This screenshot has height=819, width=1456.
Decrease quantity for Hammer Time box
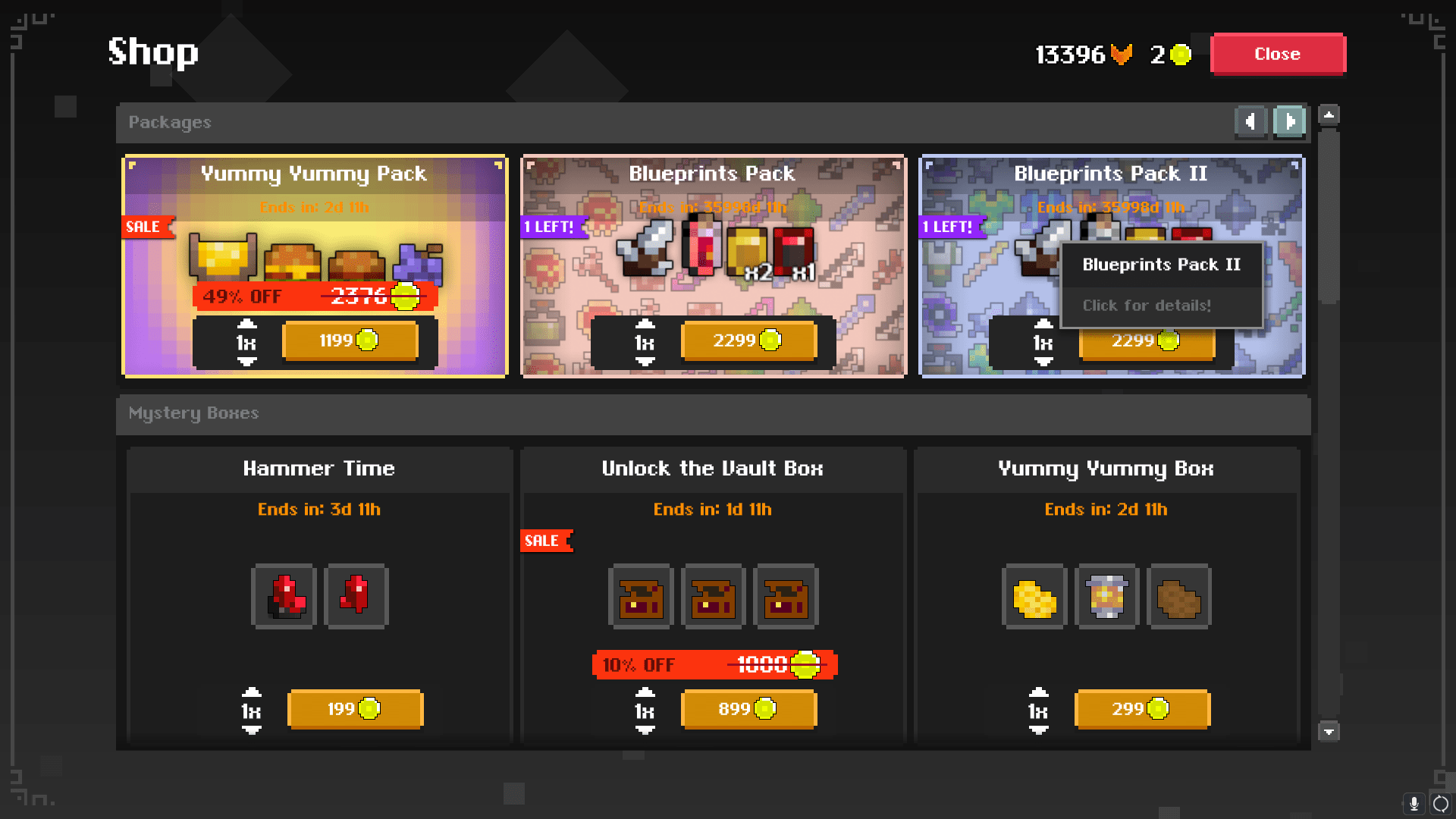(x=253, y=729)
